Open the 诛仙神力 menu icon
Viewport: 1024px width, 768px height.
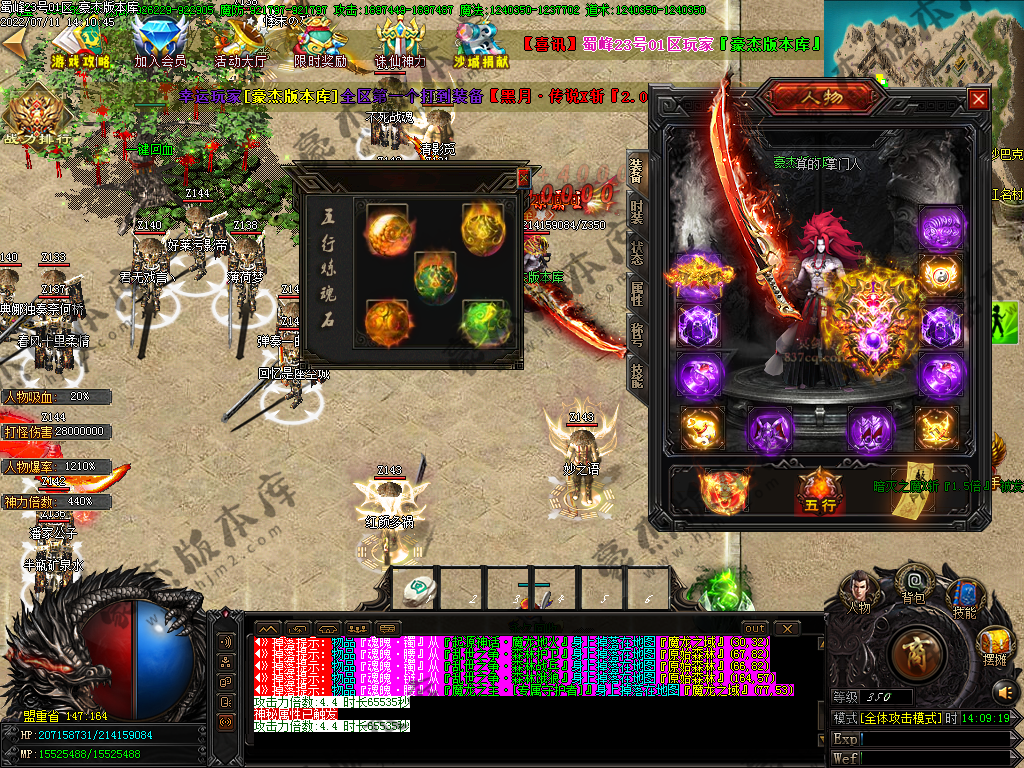[400, 44]
